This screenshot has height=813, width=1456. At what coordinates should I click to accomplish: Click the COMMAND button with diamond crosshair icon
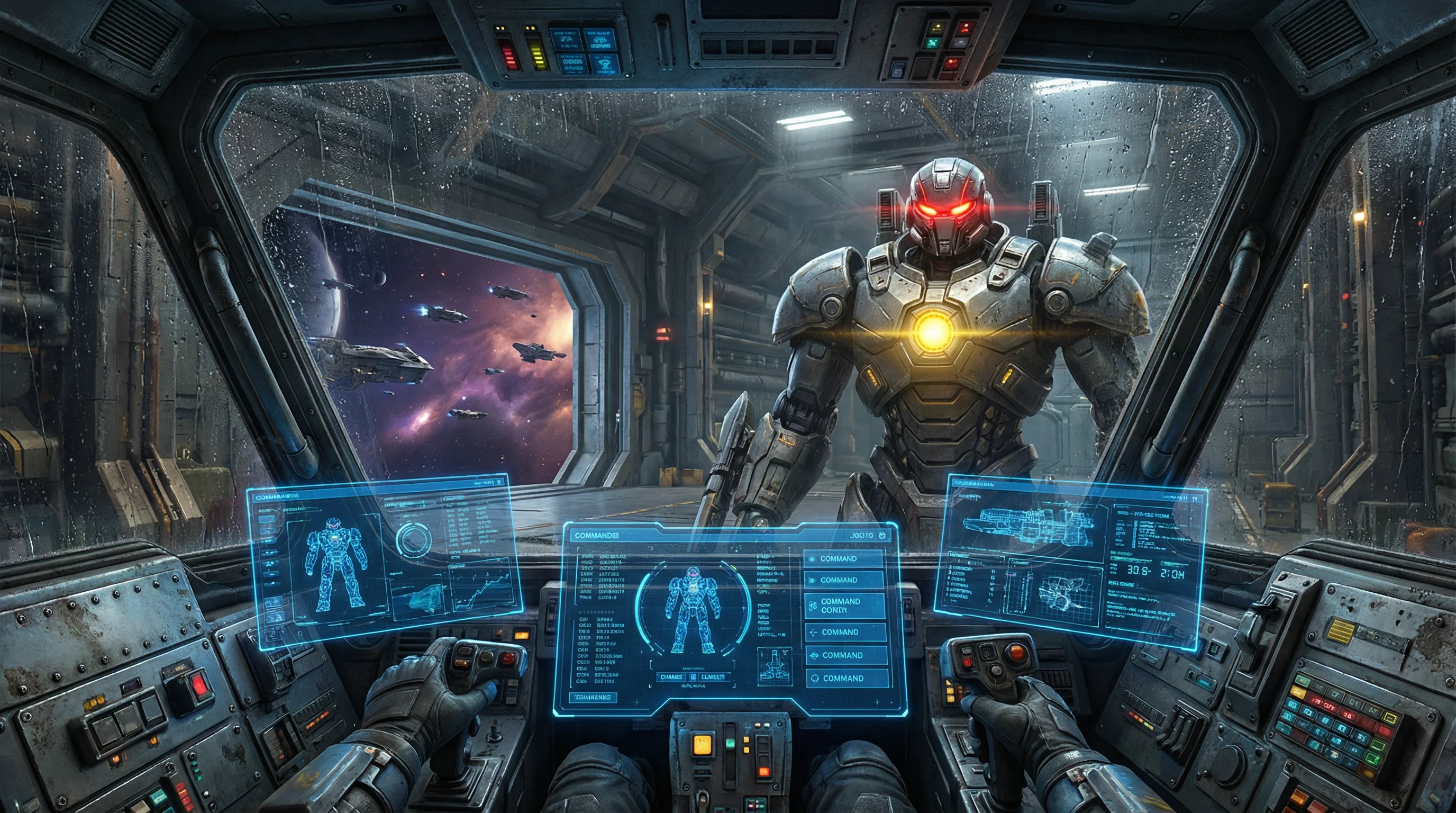(x=845, y=655)
